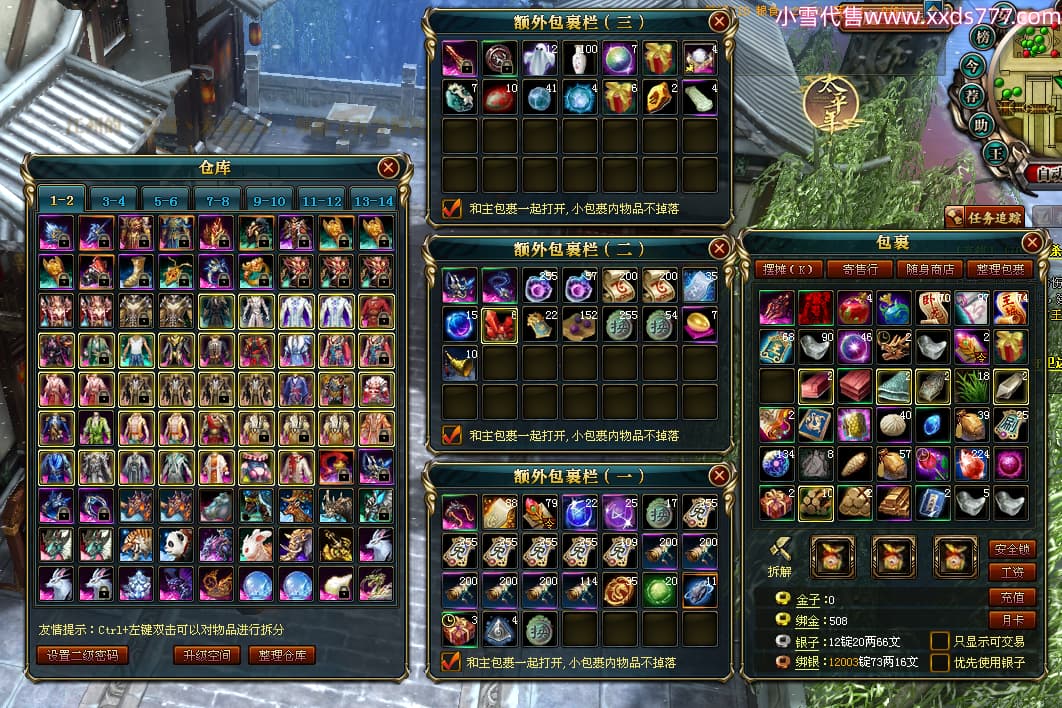The width and height of the screenshot is (1062, 708).
Task: Click the 安全锁 safety lock button
Action: [x=1011, y=549]
